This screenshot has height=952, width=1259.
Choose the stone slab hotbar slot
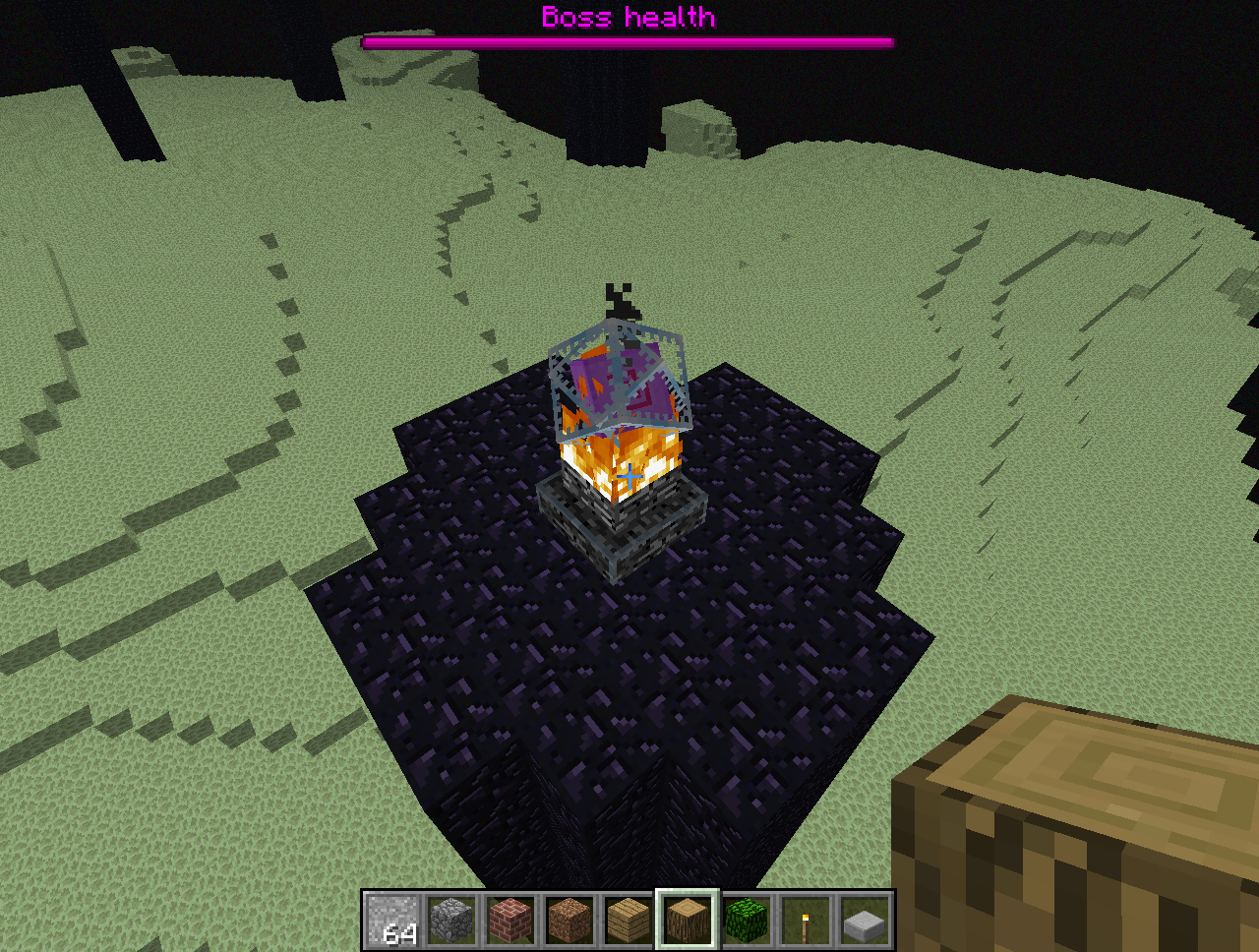[865, 921]
